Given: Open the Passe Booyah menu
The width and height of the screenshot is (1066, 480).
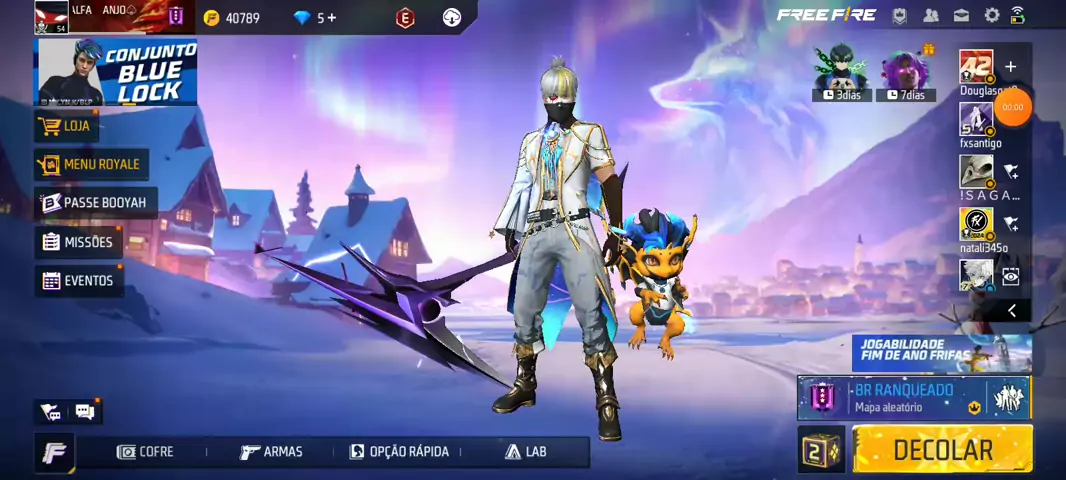Looking at the screenshot, I should tap(96, 203).
